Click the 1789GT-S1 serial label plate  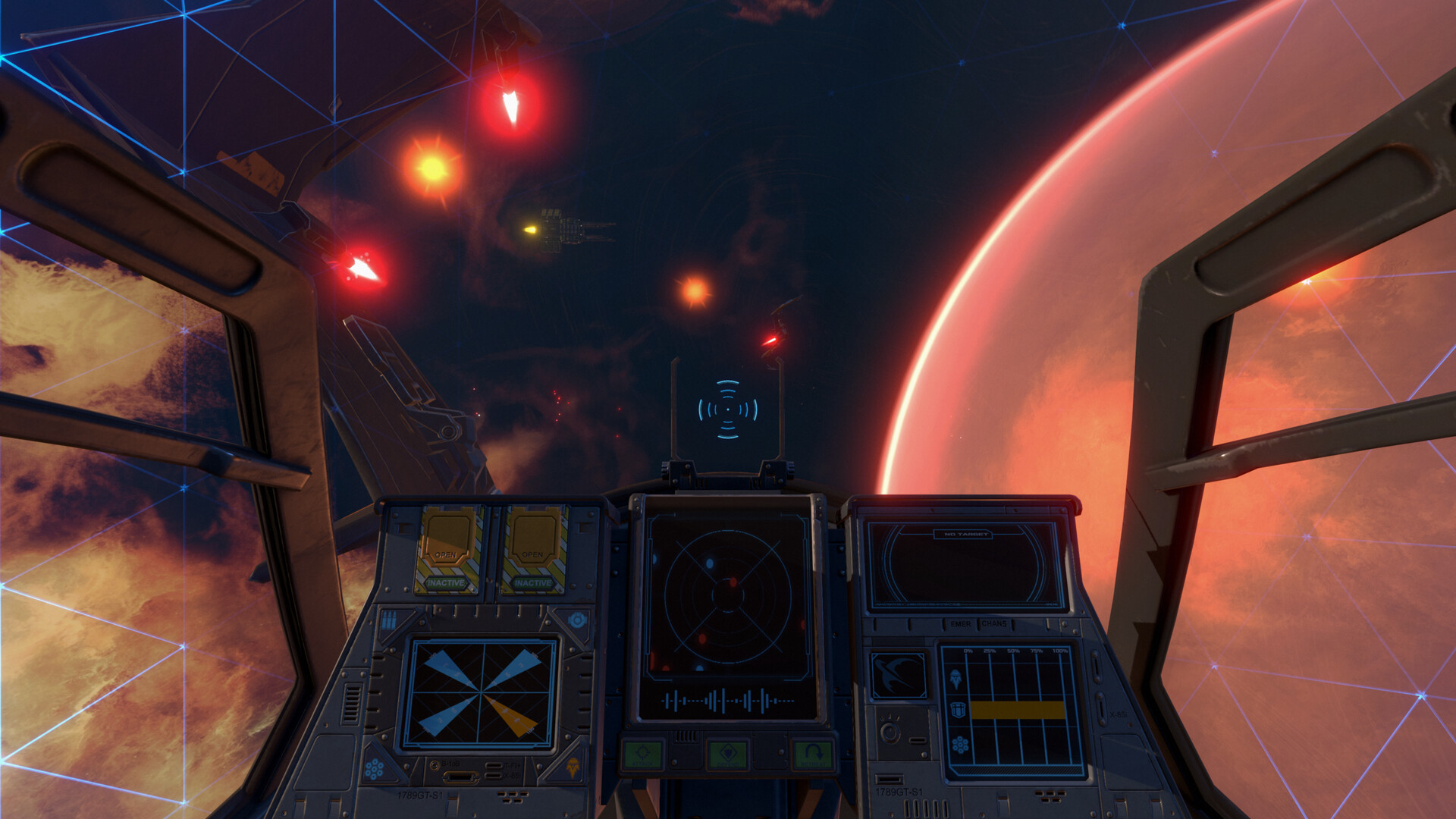420,793
